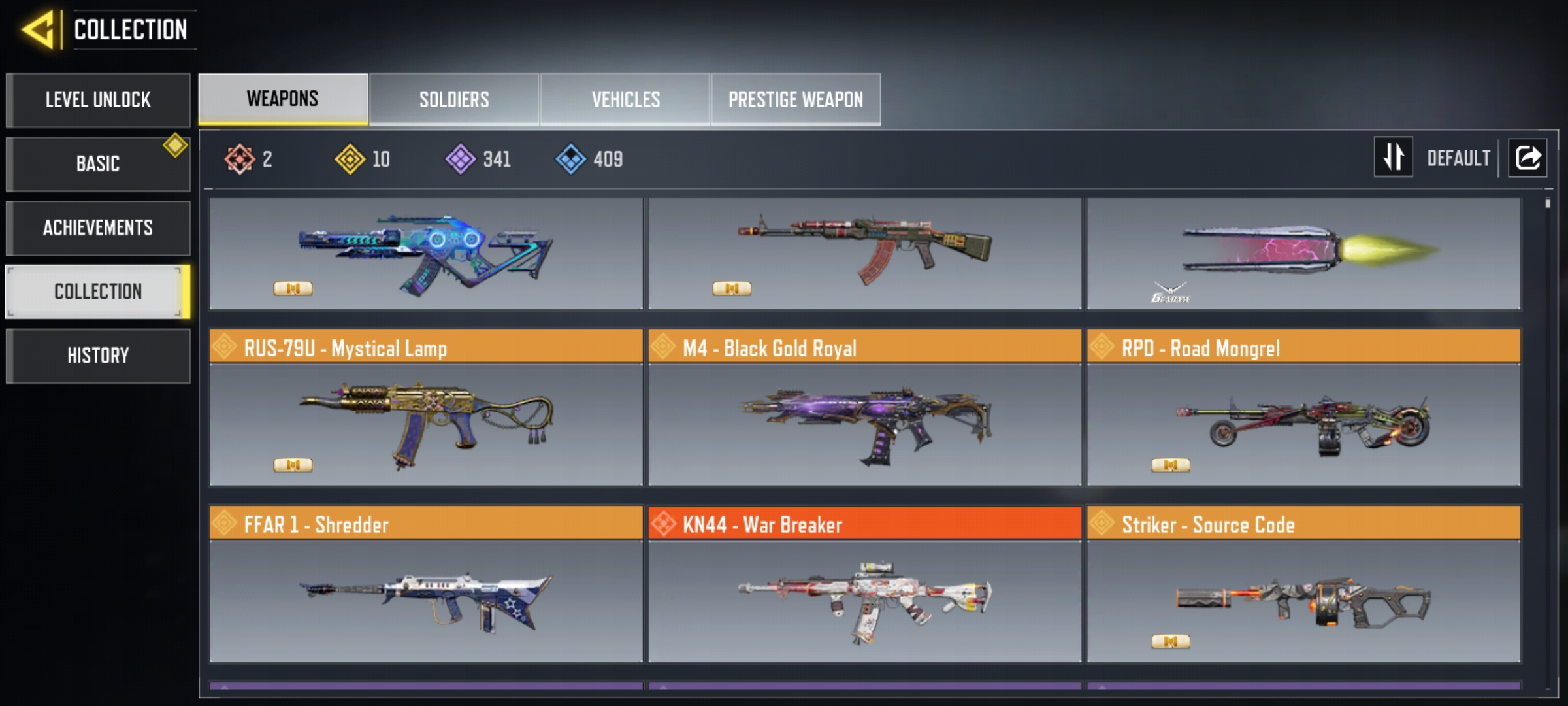Filter by rare blue rarity icon
1568x706 pixels.
[x=571, y=159]
